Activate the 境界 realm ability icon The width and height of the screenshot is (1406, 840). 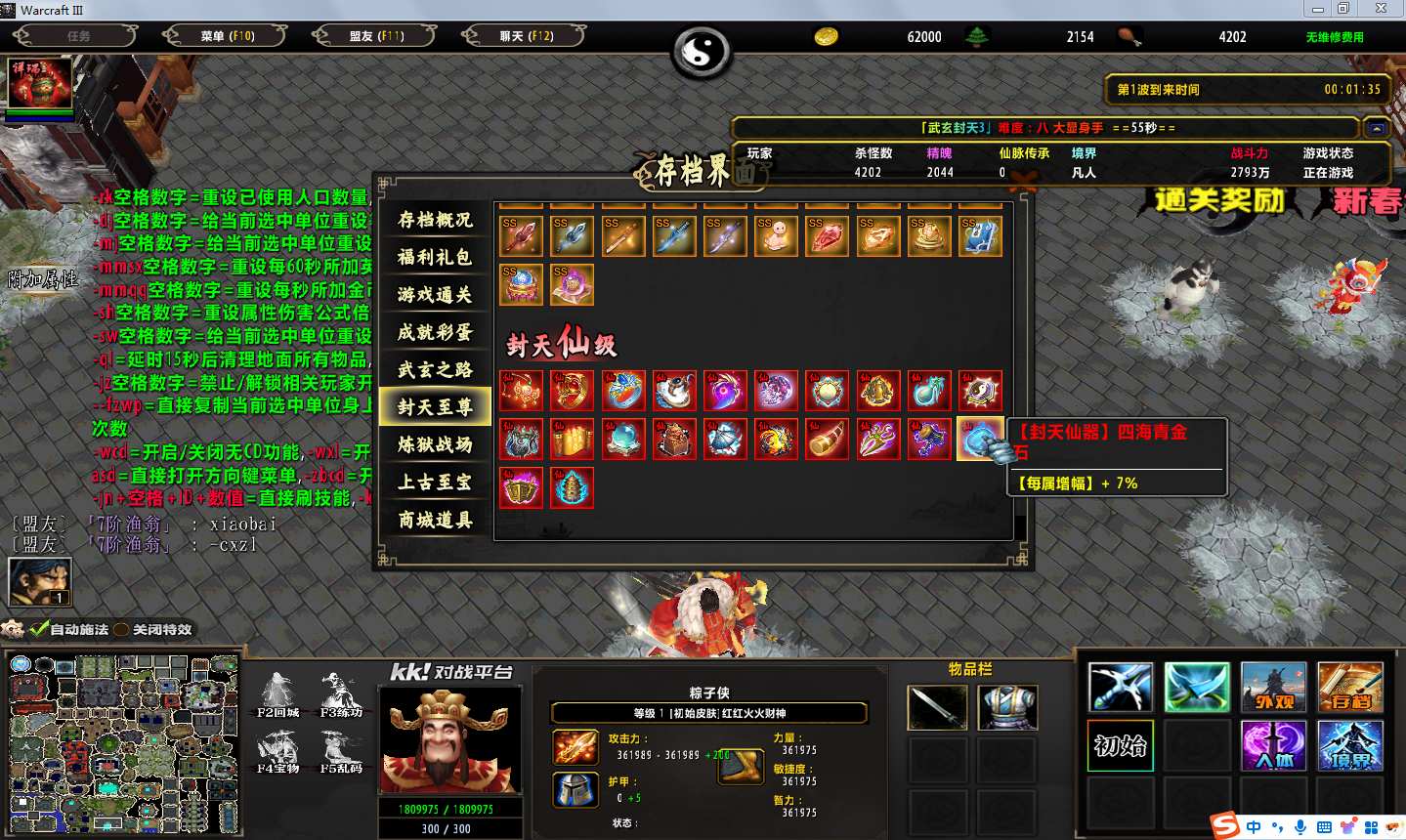pos(1349,746)
